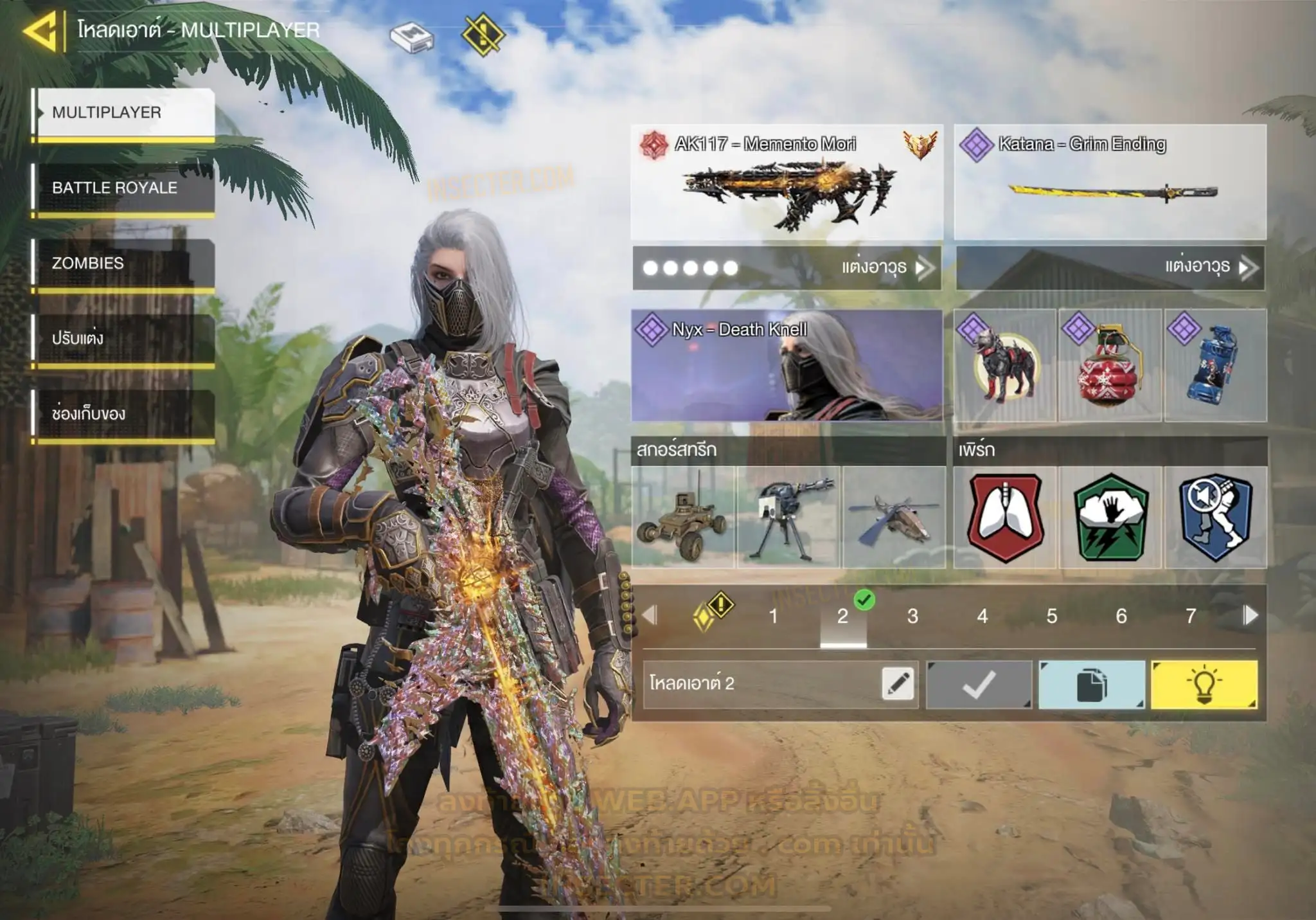Rename the loadout with the pencil icon

click(x=898, y=683)
